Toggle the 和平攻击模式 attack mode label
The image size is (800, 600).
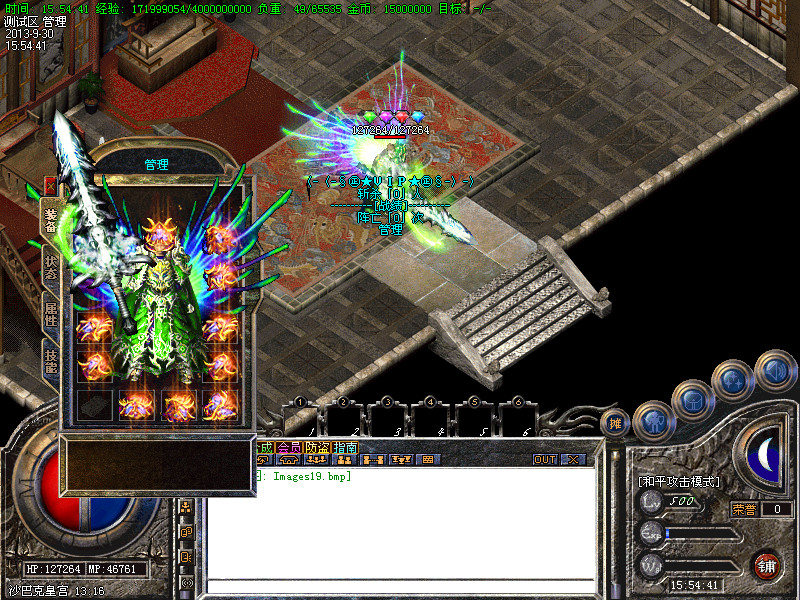coord(679,482)
